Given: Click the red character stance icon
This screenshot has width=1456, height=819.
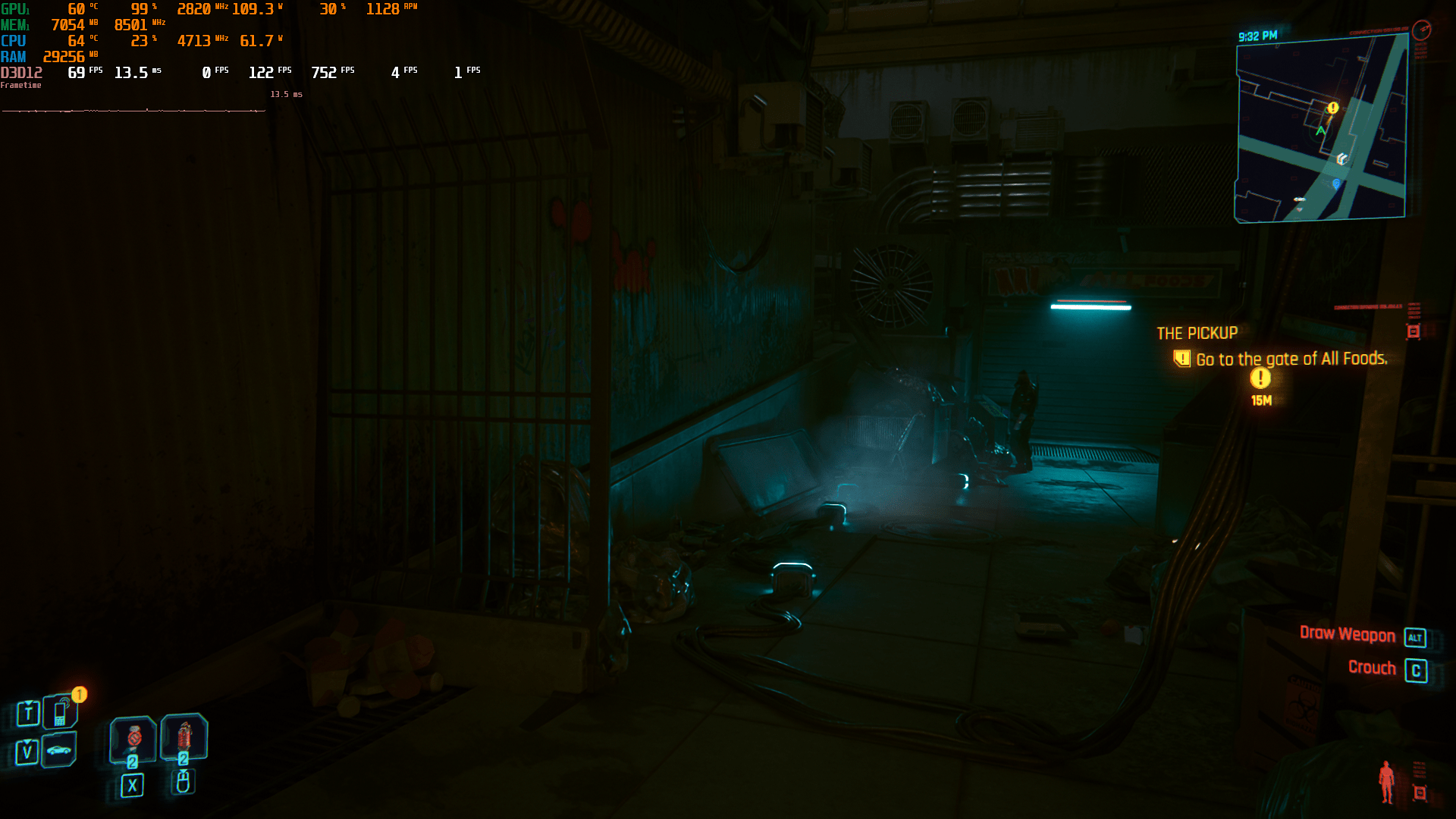Looking at the screenshot, I should (1386, 781).
